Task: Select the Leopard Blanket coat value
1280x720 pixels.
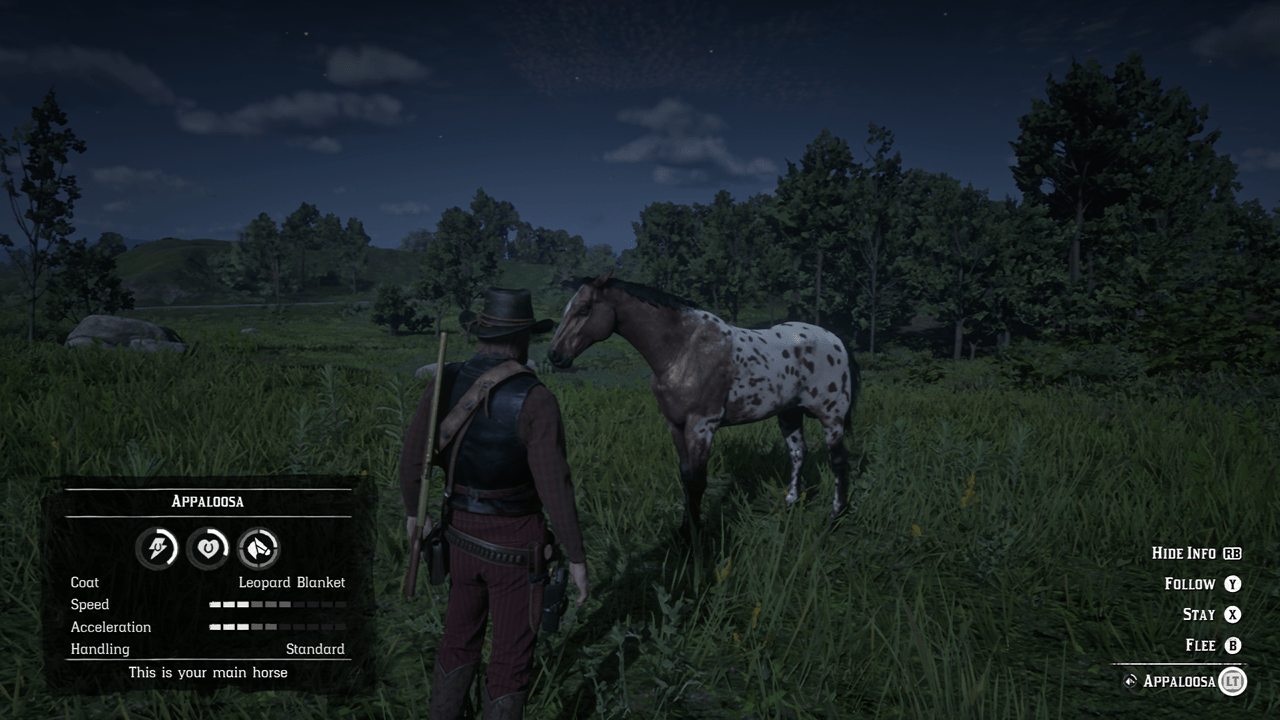Action: click(292, 582)
